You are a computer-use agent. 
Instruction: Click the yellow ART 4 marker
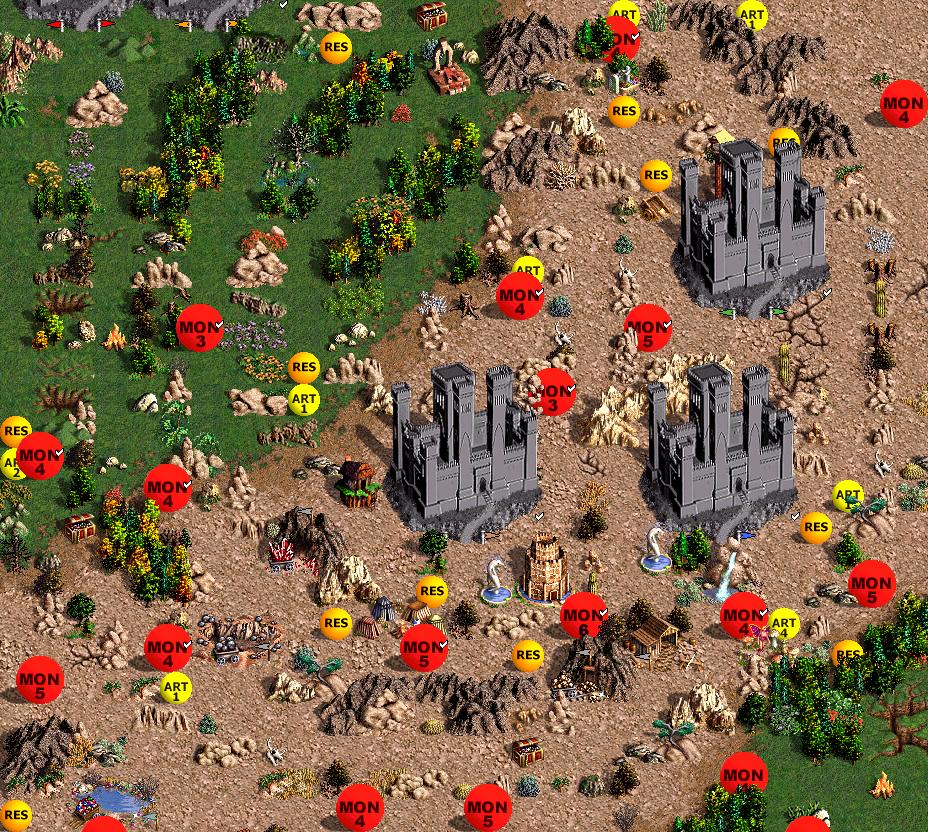(785, 624)
